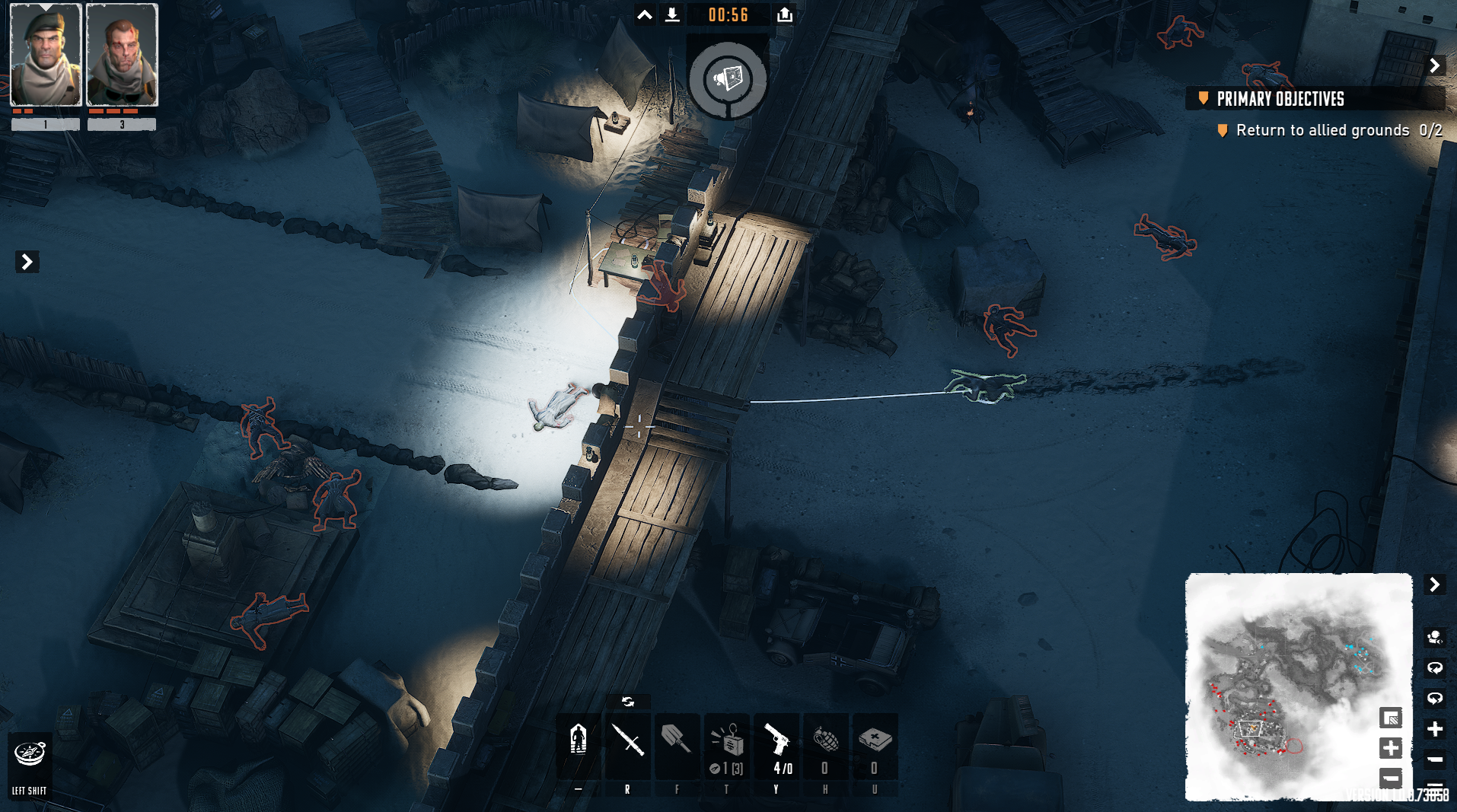Click the quicksave arrow beside the timer
1457x812 pixels.
point(671,14)
